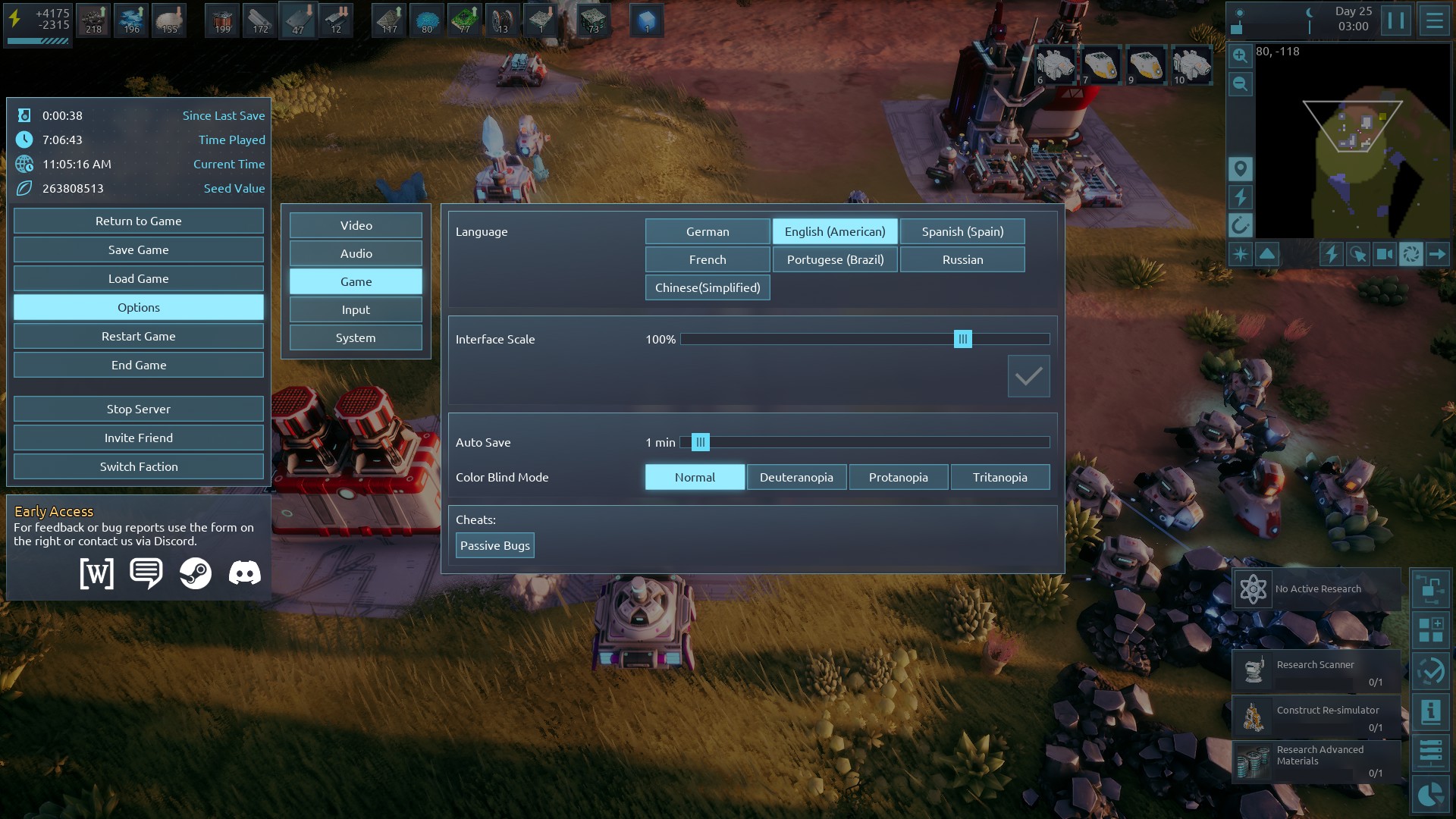Open the Discord link icon
1456x819 pixels.
(x=244, y=573)
